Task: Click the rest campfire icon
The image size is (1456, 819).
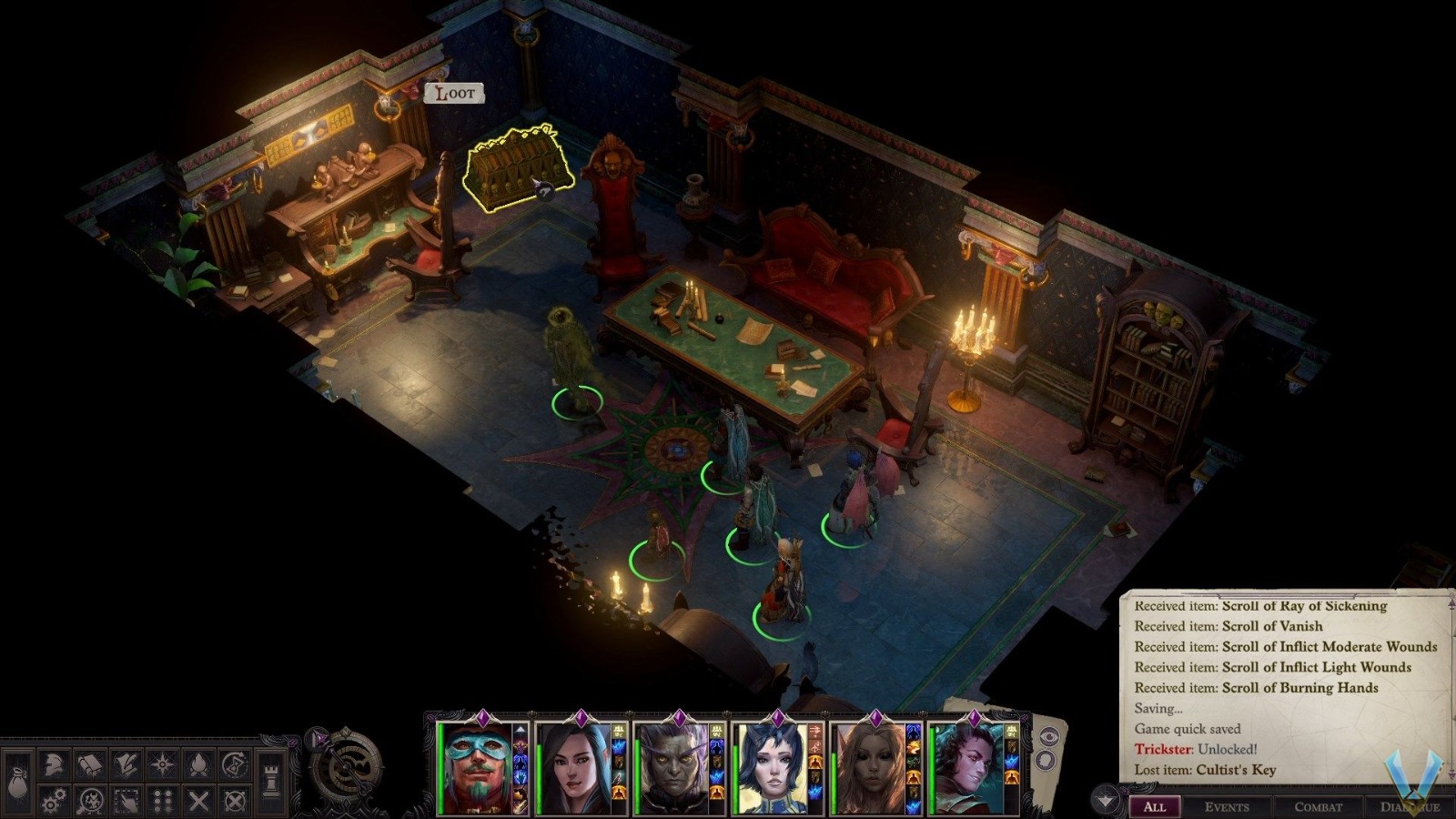Action: 200,763
